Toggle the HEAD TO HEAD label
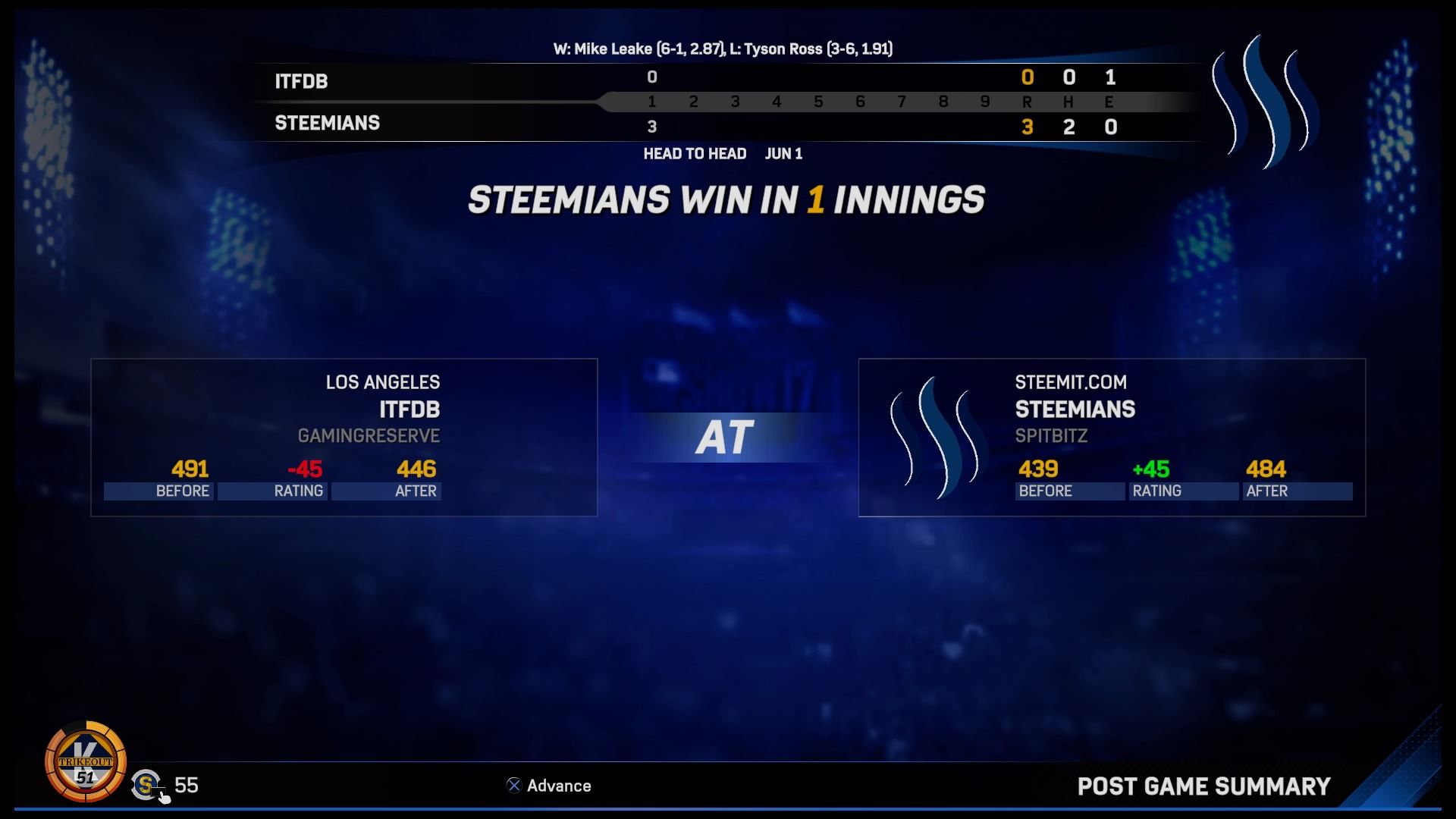Screen dimensions: 1456x819 pyautogui.click(x=695, y=154)
